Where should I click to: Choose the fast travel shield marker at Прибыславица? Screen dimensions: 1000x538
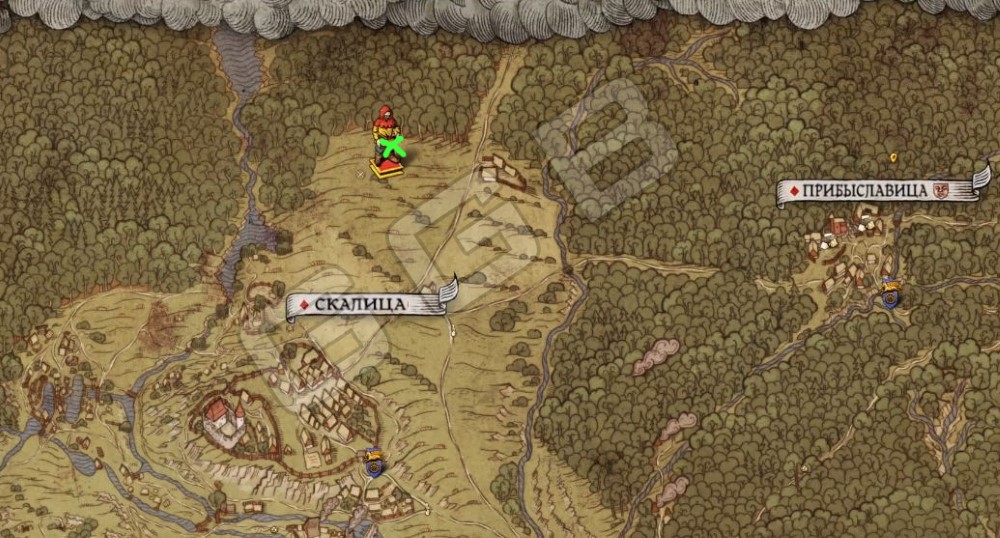(890, 291)
